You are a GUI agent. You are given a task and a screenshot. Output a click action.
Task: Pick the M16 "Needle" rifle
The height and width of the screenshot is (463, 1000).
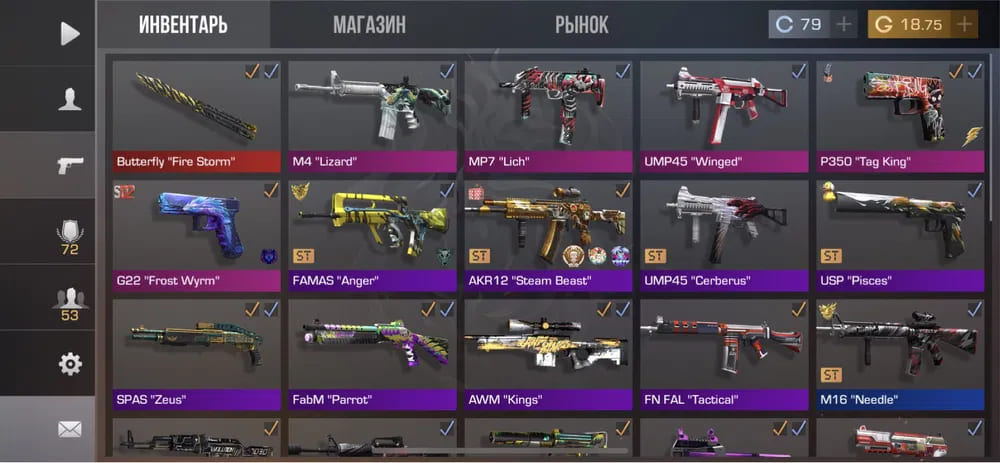tap(900, 353)
